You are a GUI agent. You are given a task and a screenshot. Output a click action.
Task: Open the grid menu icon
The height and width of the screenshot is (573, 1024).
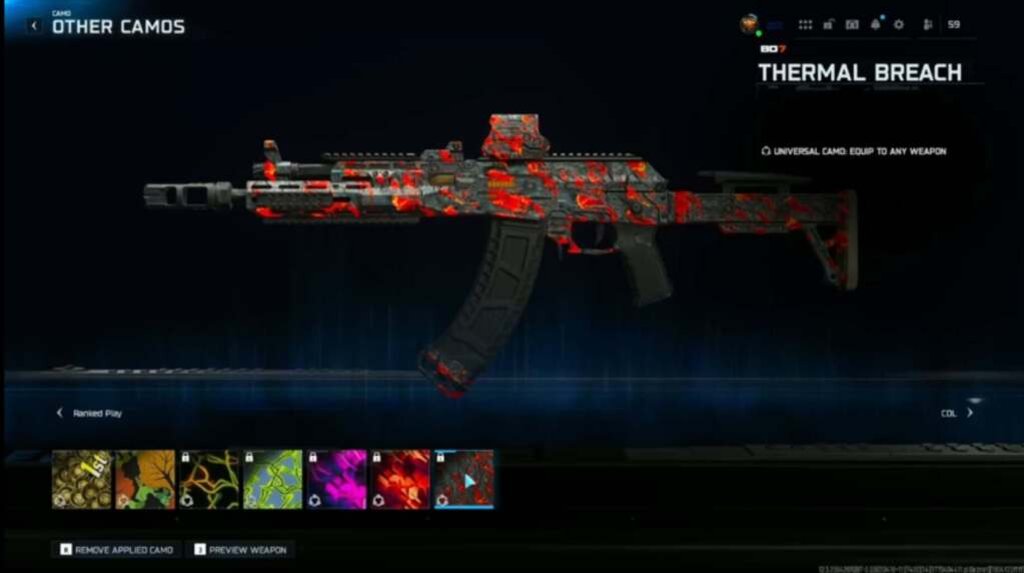coord(805,24)
